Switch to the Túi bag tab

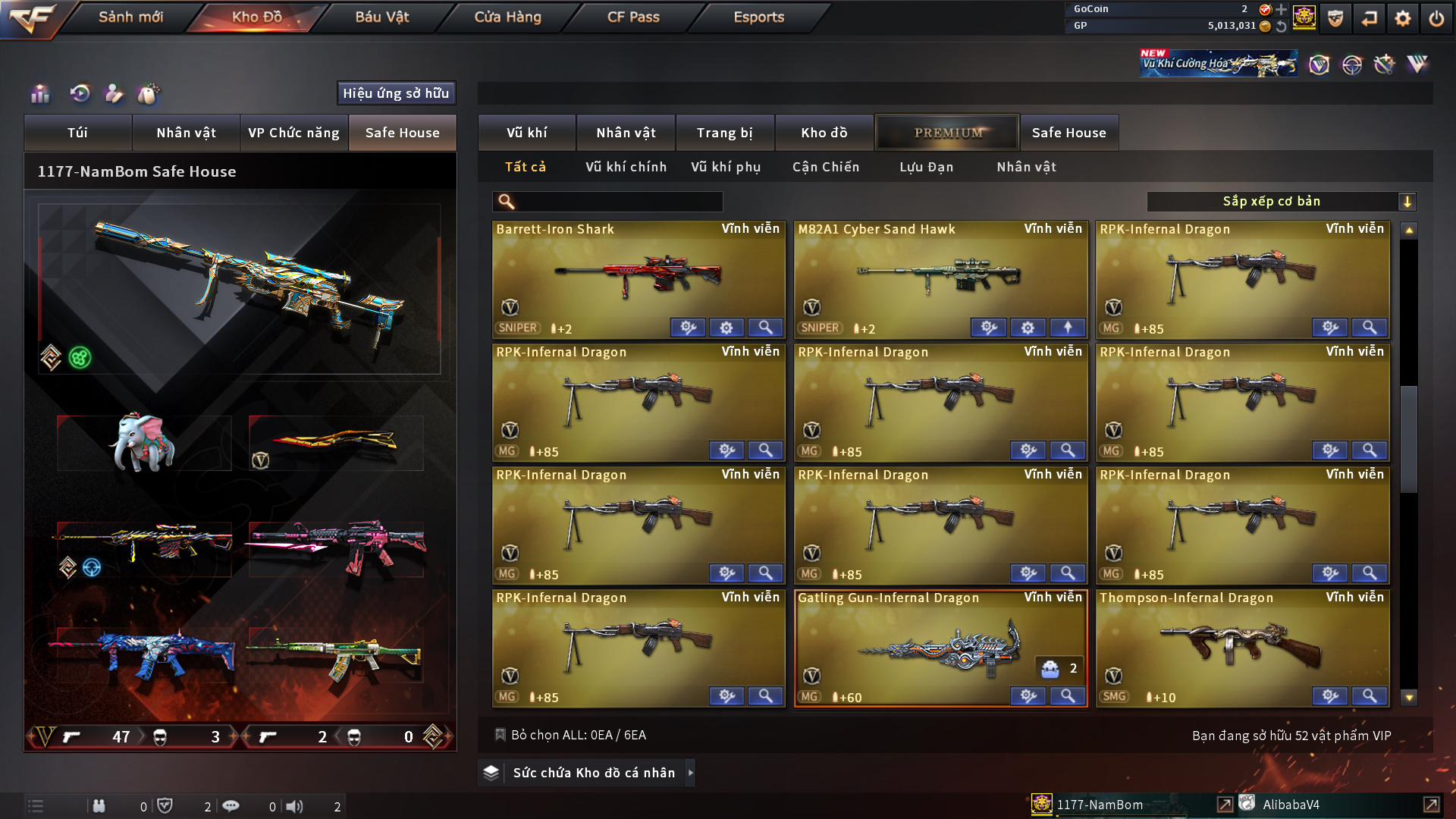(x=77, y=133)
